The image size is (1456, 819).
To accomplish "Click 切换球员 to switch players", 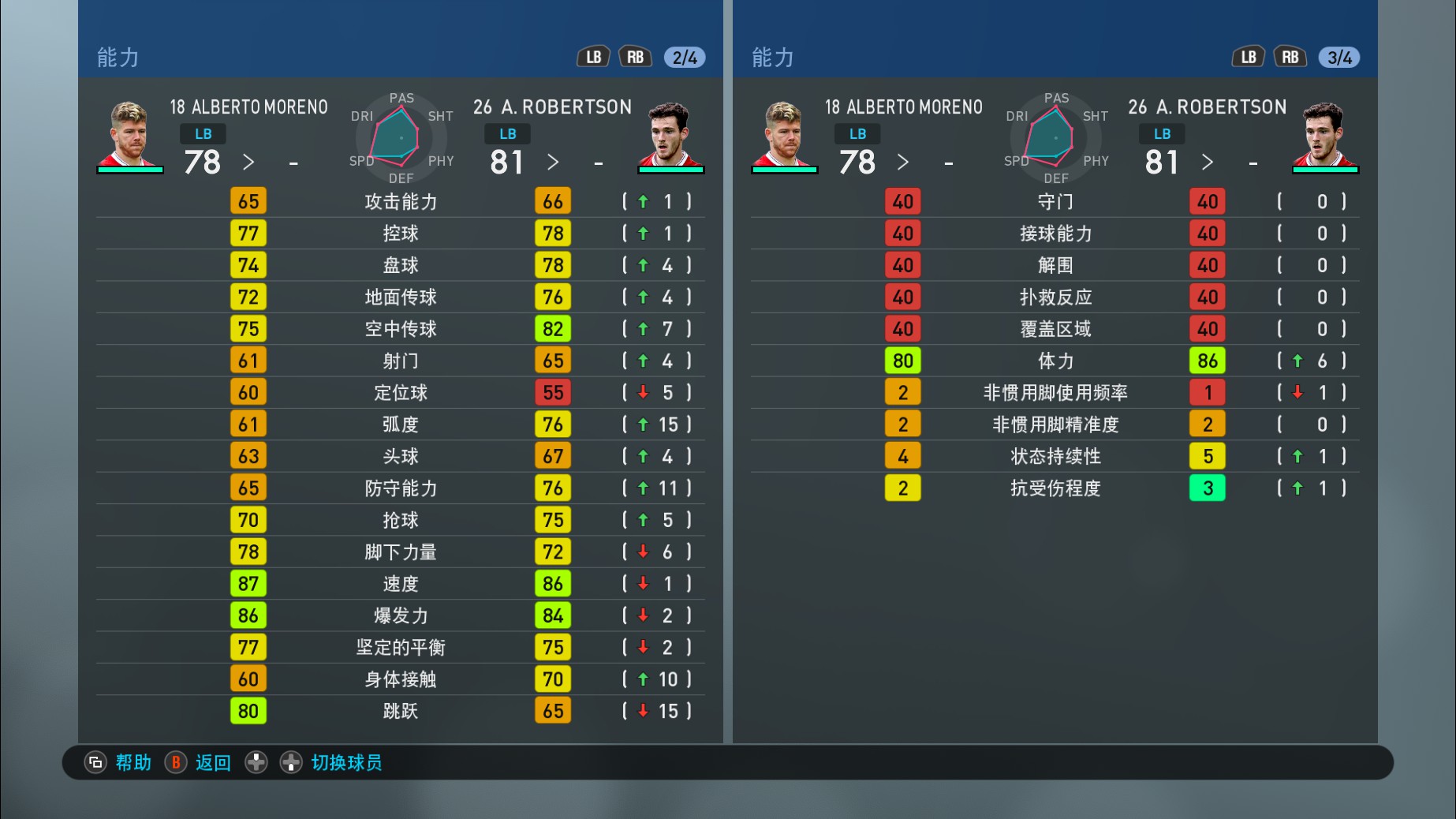I will (345, 763).
